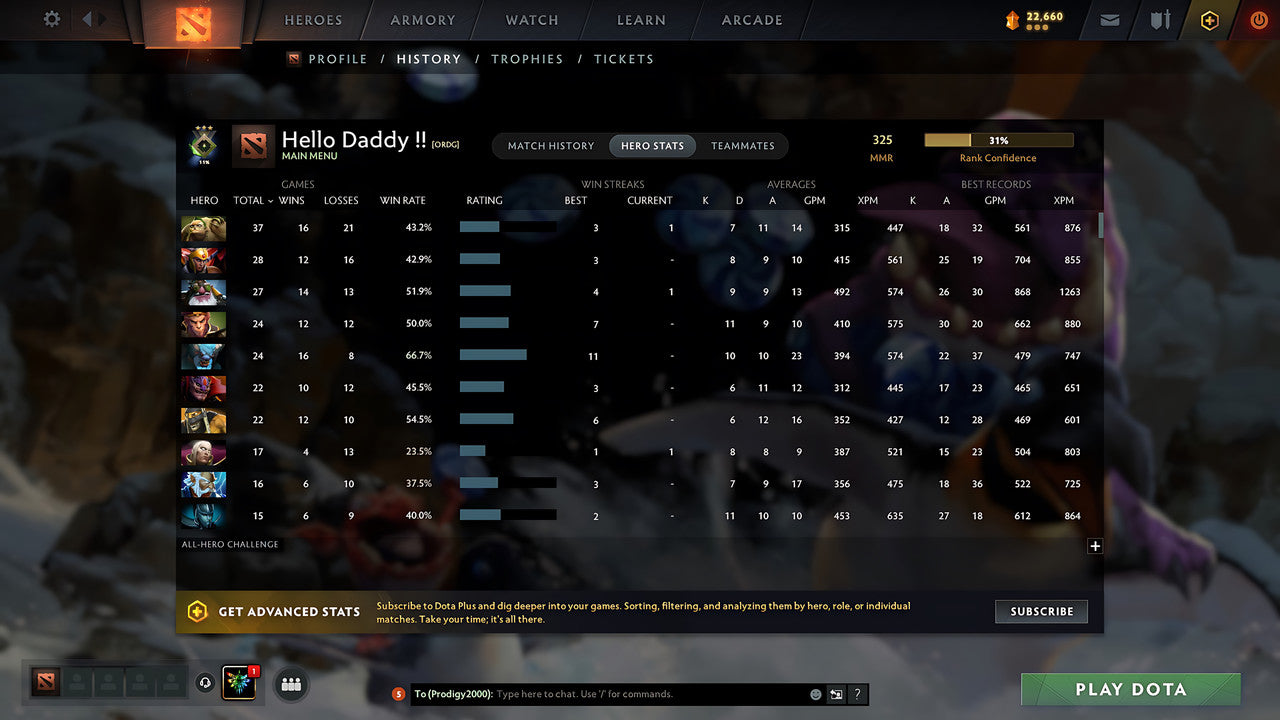Click the power button to quit Dota
This screenshot has height=720, width=1280.
[1259, 20]
